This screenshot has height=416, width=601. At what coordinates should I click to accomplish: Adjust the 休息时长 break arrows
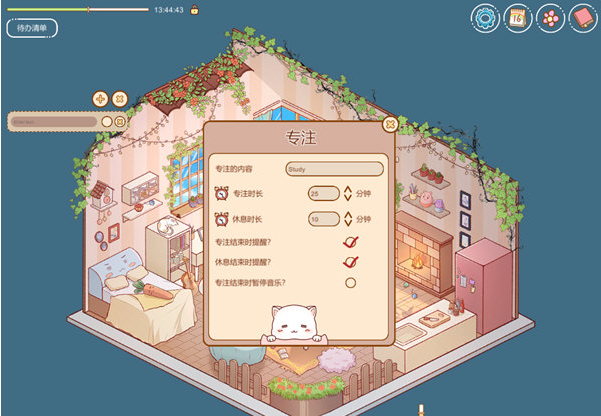point(348,218)
